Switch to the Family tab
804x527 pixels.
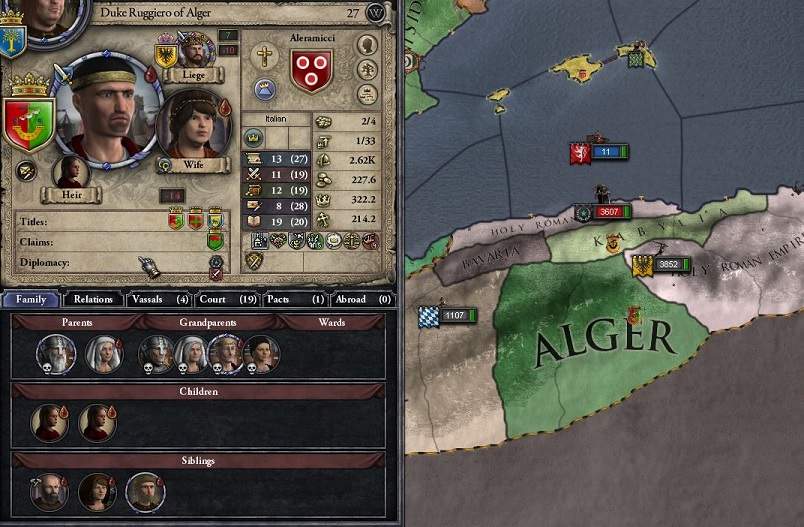pos(31,299)
